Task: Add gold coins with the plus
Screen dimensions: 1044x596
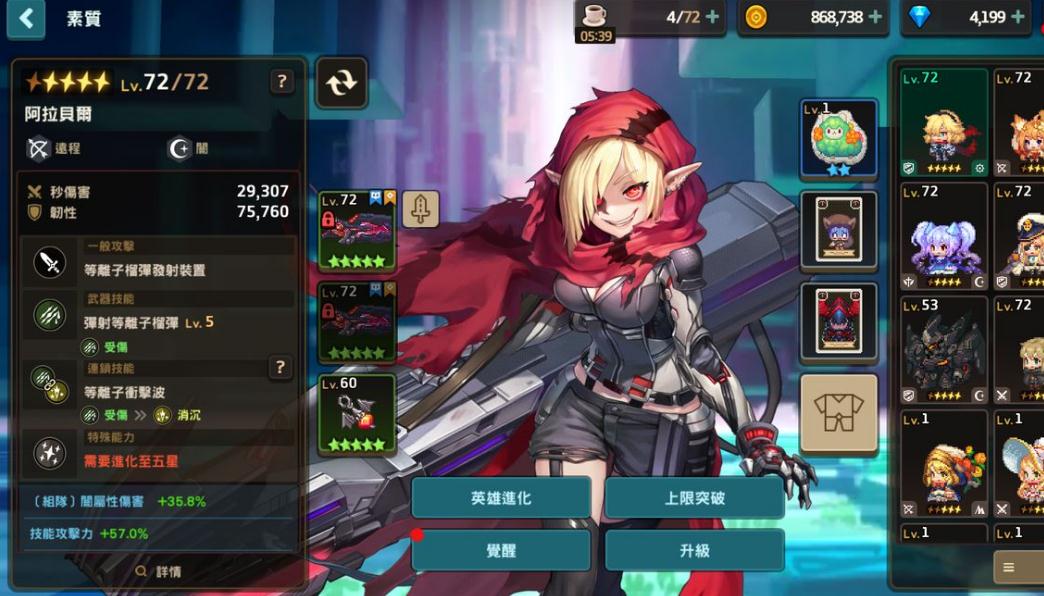Action: pos(875,17)
